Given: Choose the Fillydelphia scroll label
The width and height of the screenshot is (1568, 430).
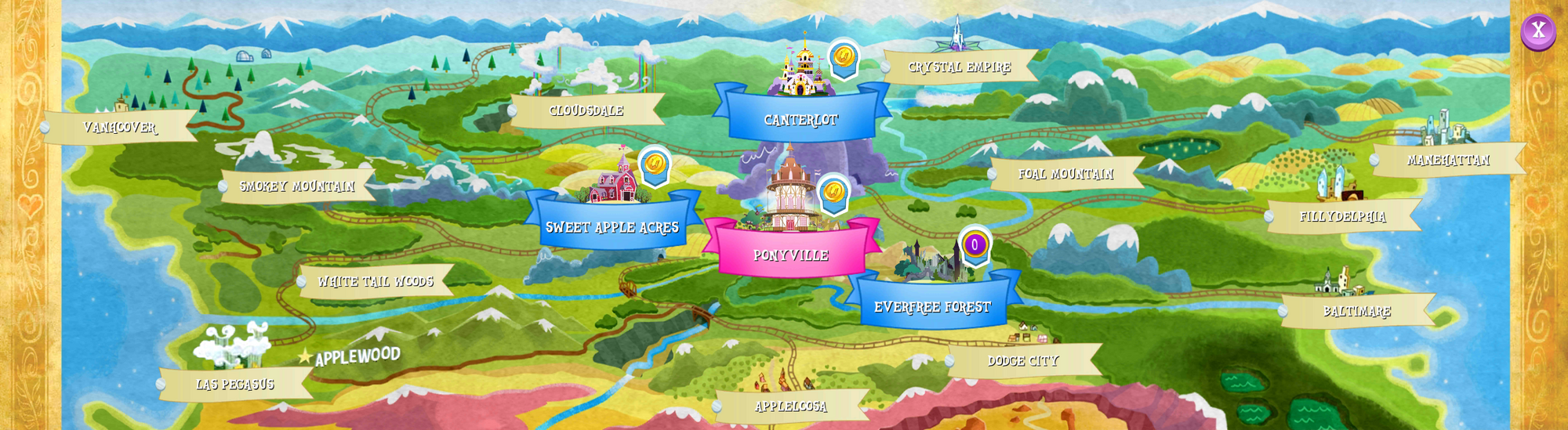Looking at the screenshot, I should (1343, 216).
